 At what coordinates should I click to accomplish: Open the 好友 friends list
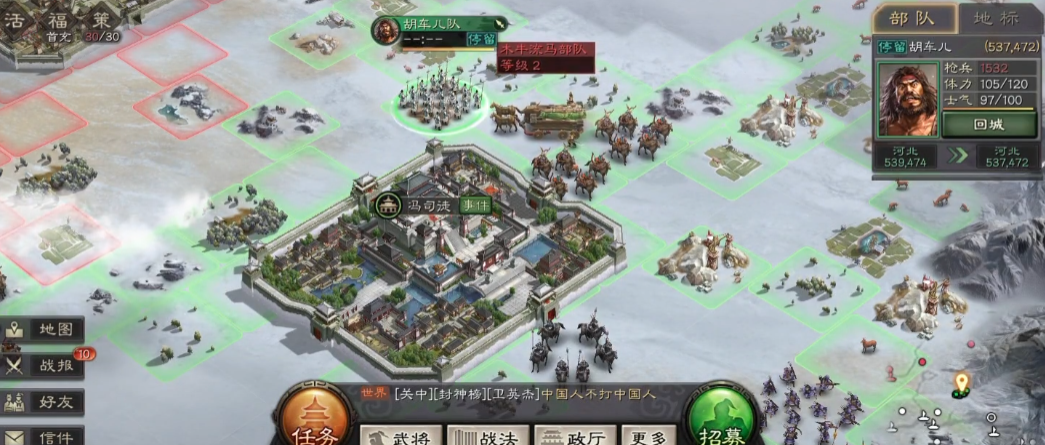point(43,402)
